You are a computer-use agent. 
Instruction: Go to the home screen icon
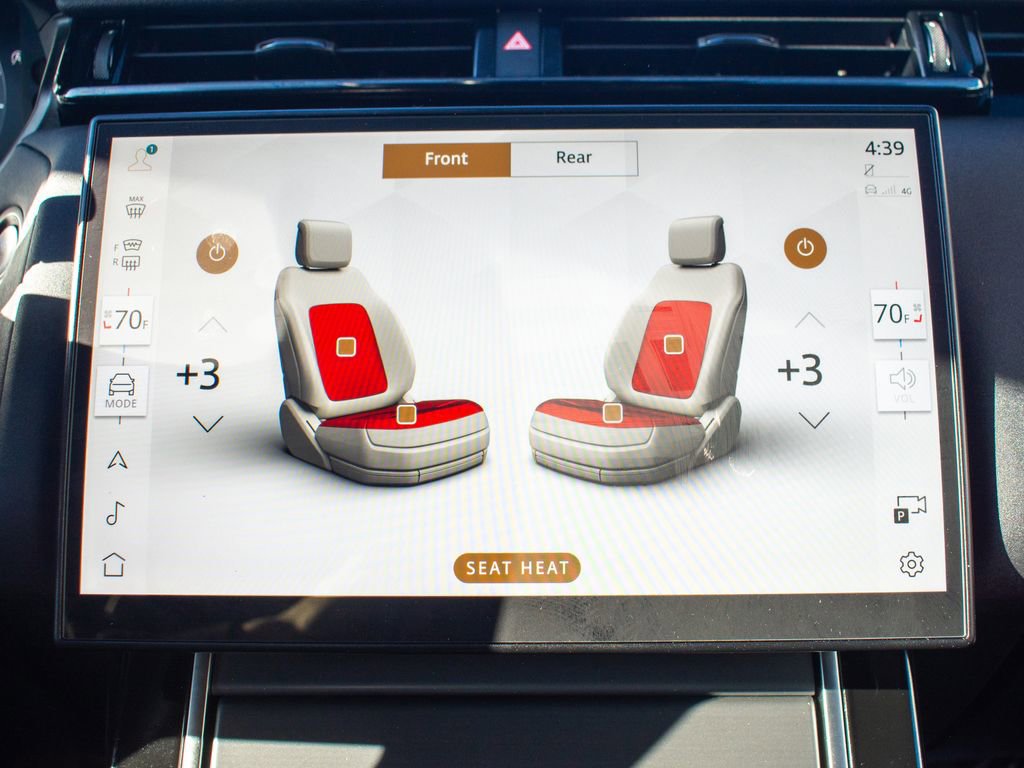point(114,564)
